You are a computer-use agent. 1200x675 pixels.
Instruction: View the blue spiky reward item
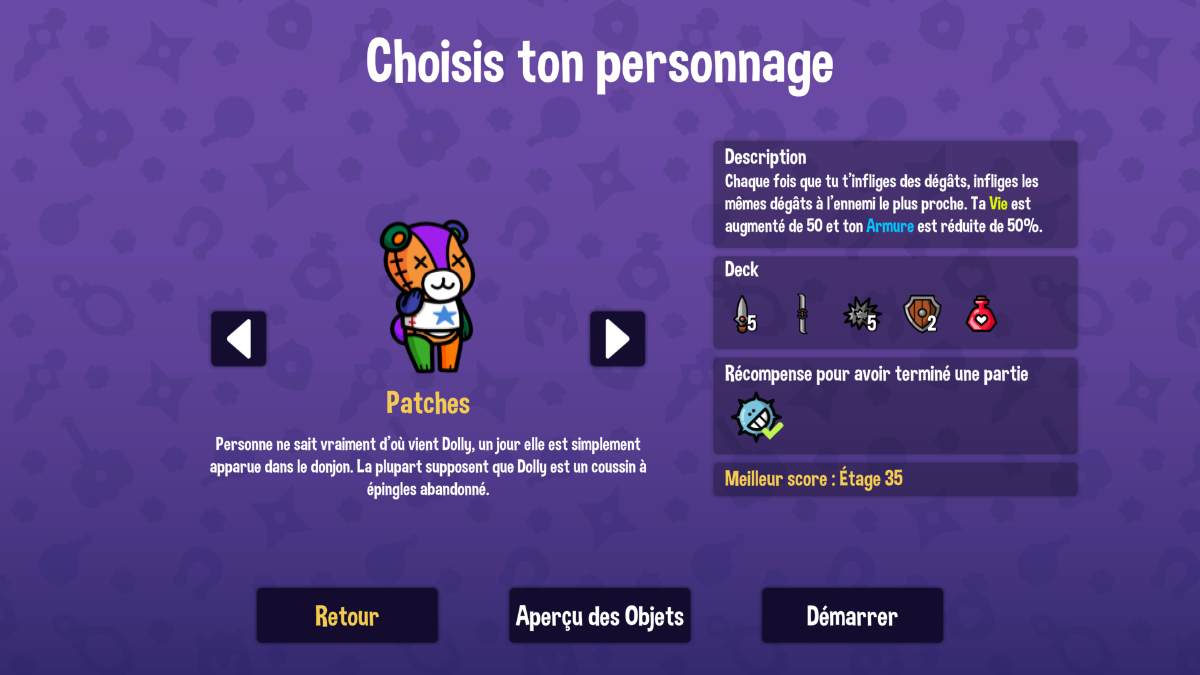(x=755, y=417)
